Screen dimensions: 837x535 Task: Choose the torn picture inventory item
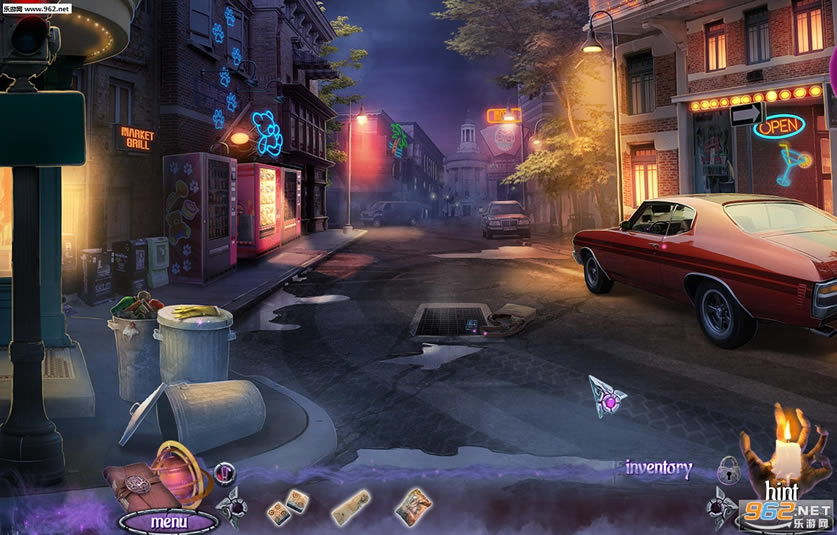coord(412,506)
